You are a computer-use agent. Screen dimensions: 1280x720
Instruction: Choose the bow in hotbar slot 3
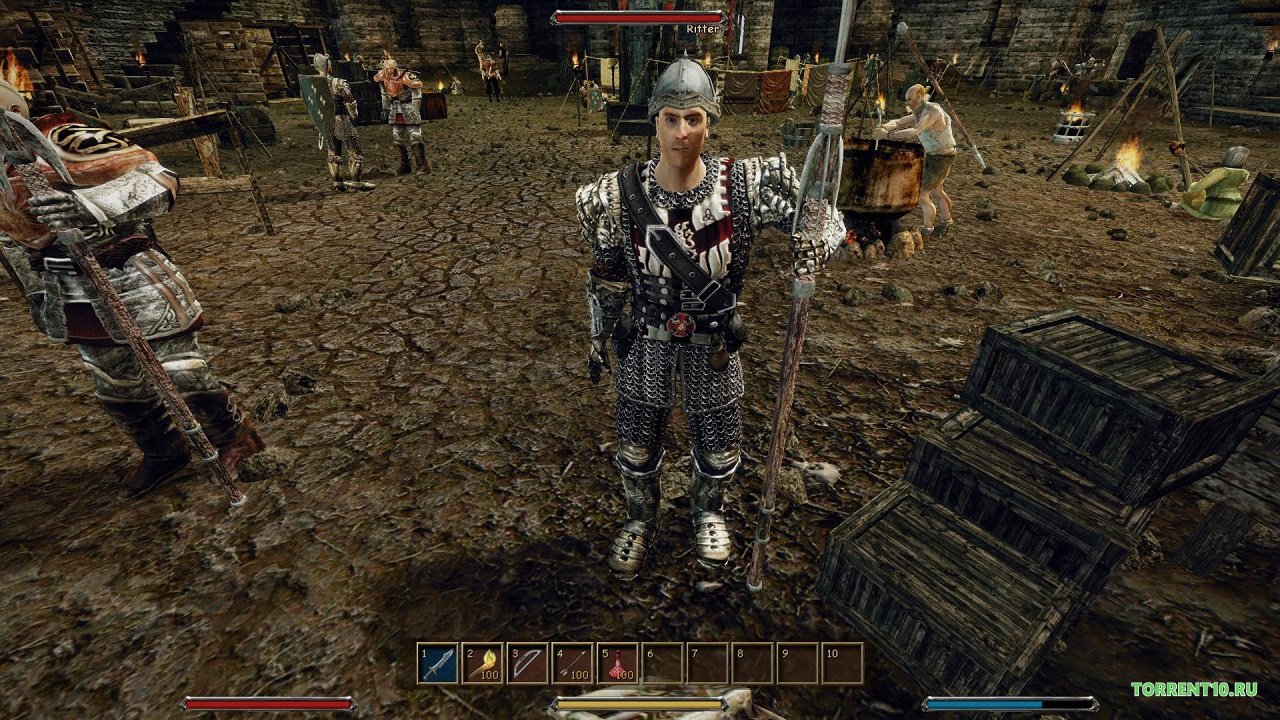[x=528, y=663]
